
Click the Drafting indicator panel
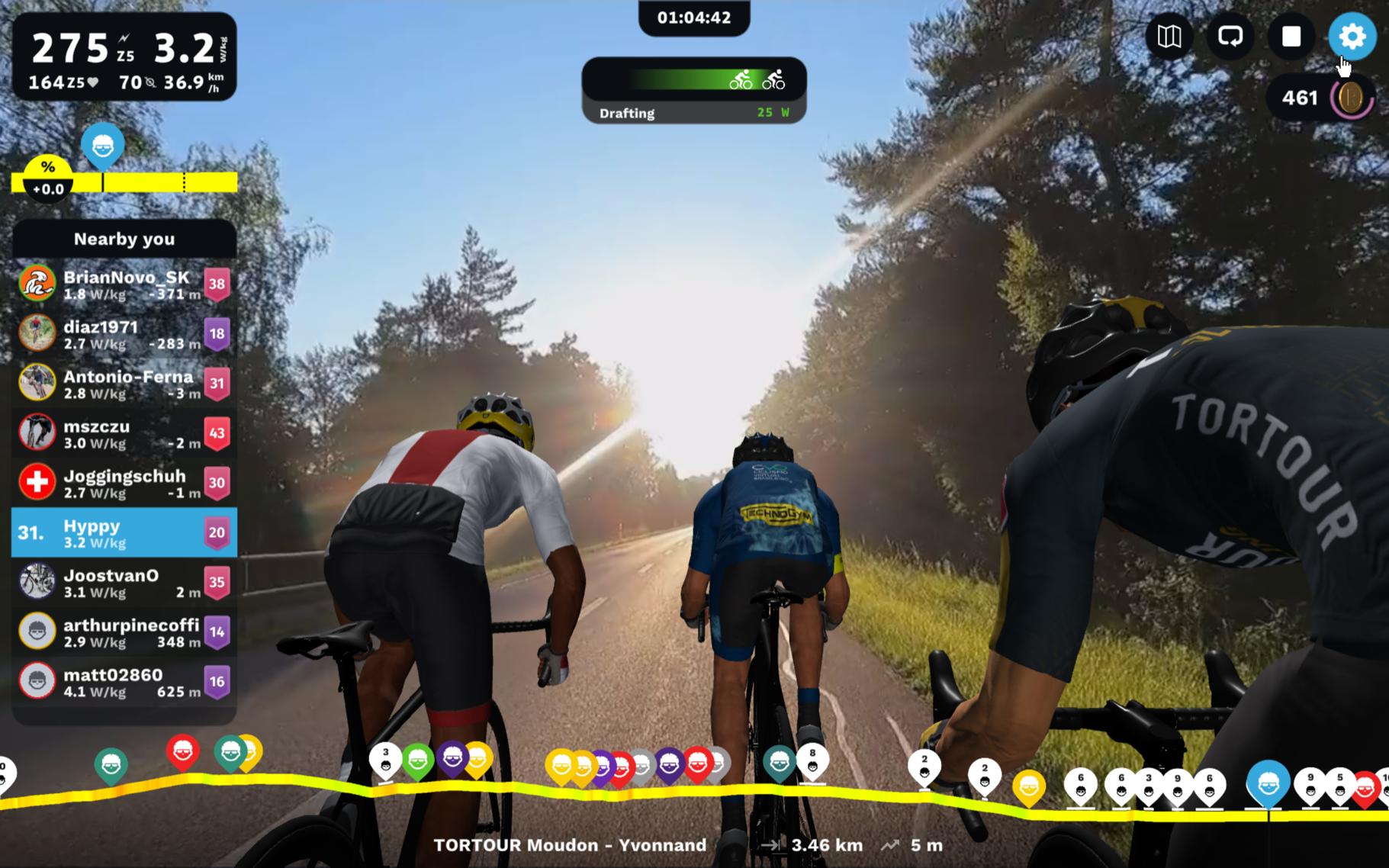tap(693, 90)
